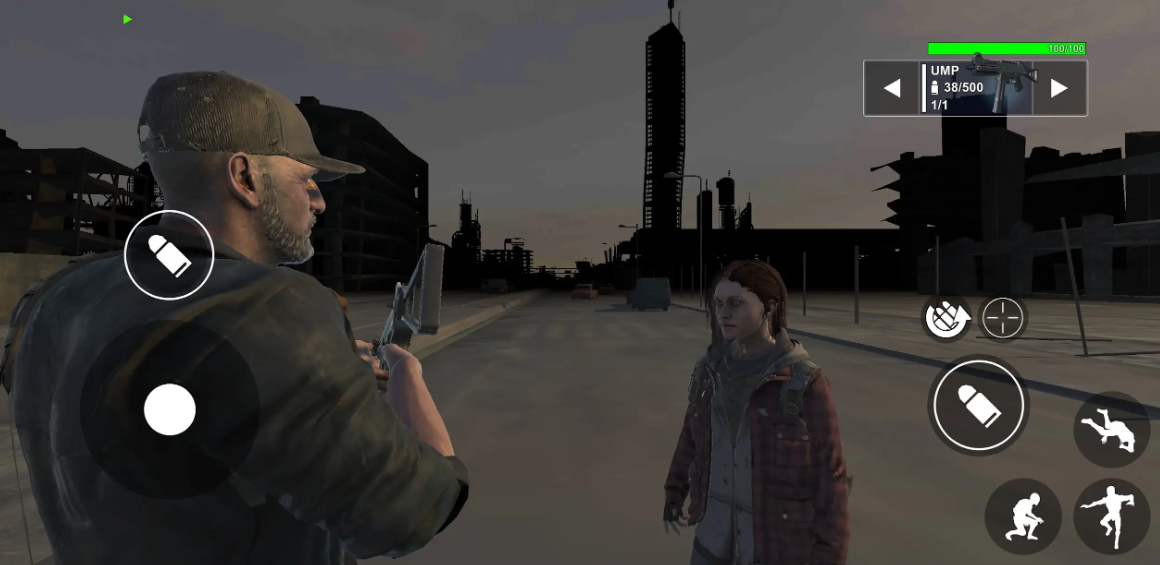The height and width of the screenshot is (565, 1160).
Task: Tap the UMP weapon panel
Action: [976, 88]
